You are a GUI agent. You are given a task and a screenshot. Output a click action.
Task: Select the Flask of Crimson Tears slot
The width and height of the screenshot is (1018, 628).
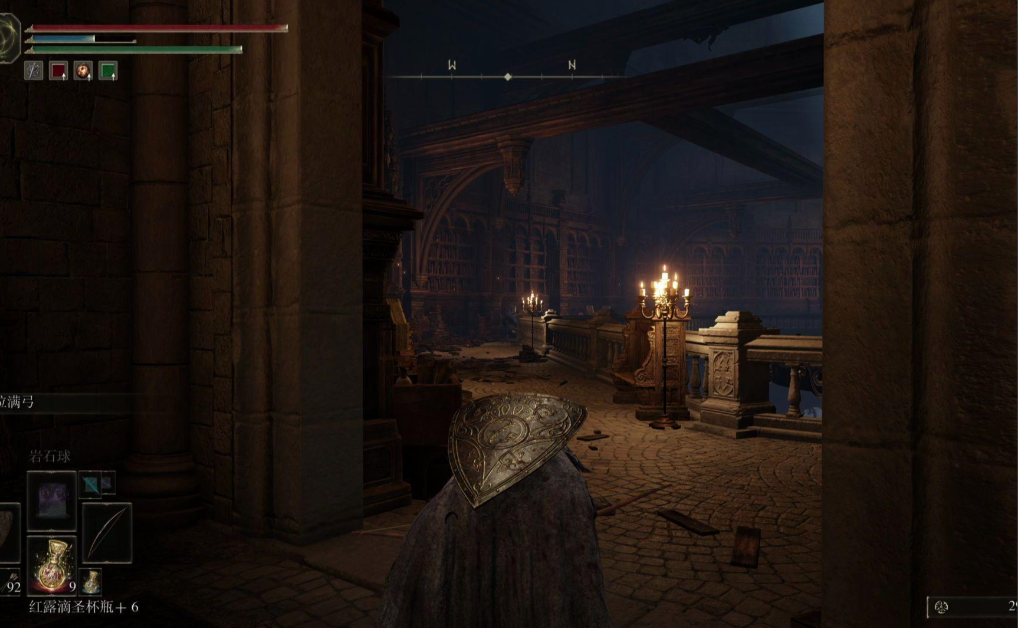pyautogui.click(x=51, y=564)
